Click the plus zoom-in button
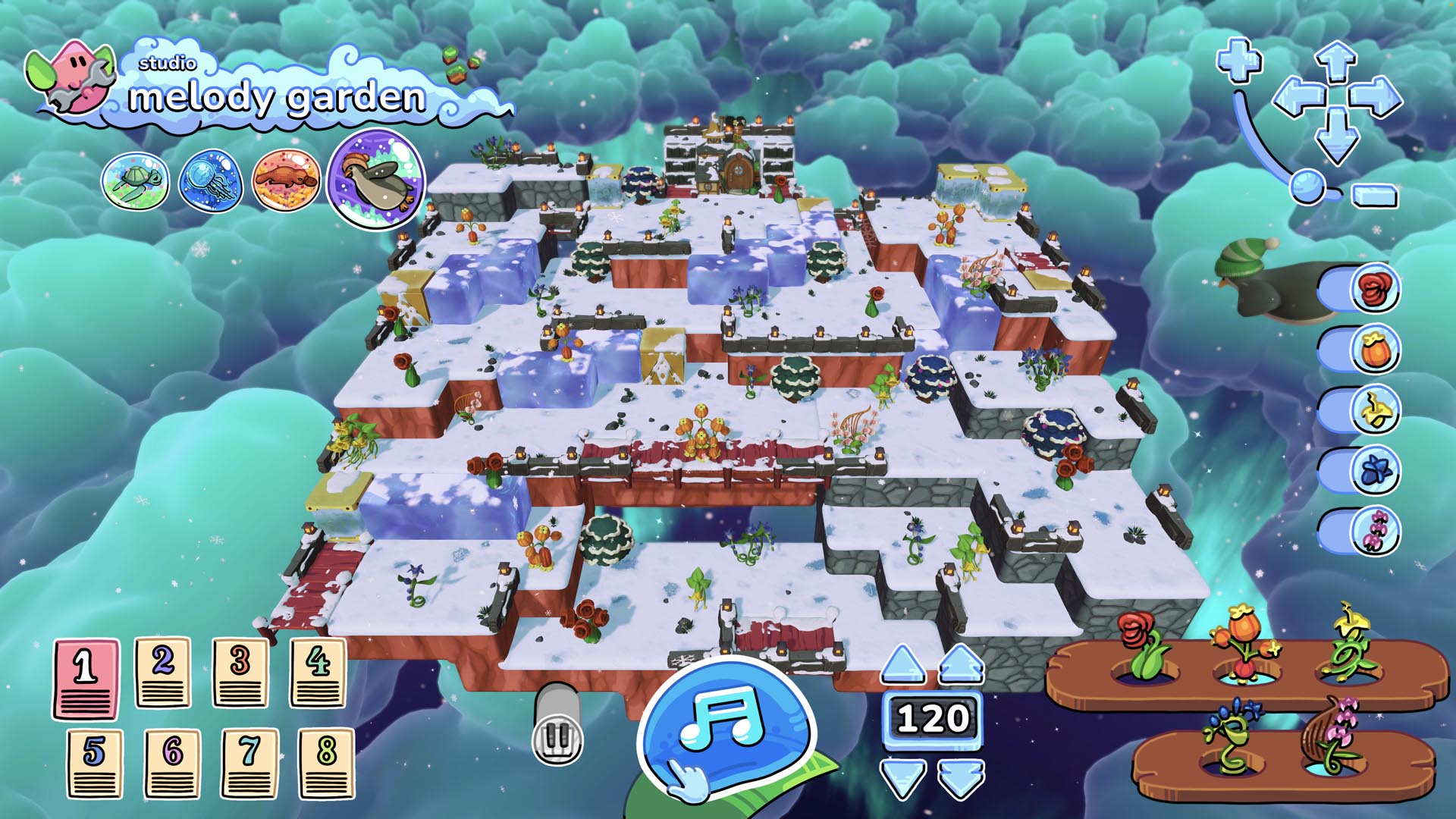 1239,60
